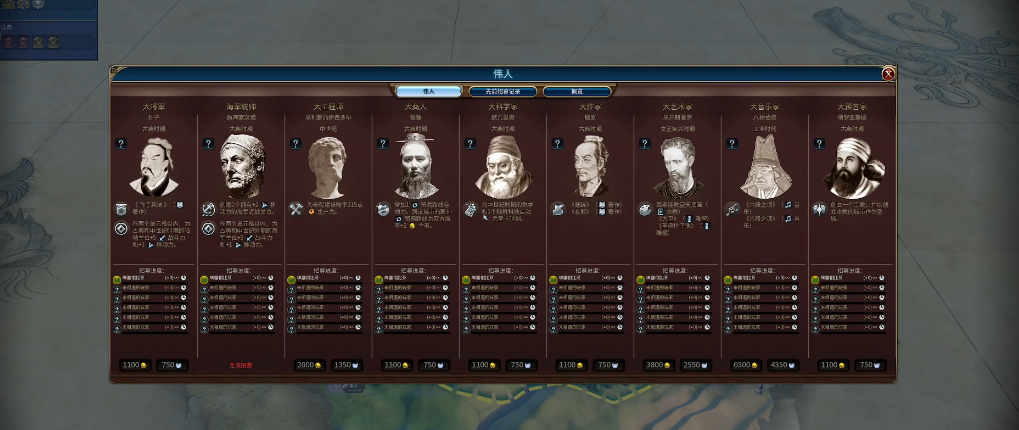Buy the 大将军 for 1100 gold
Screen dimensions: 1019x430
pyautogui.click(x=134, y=365)
